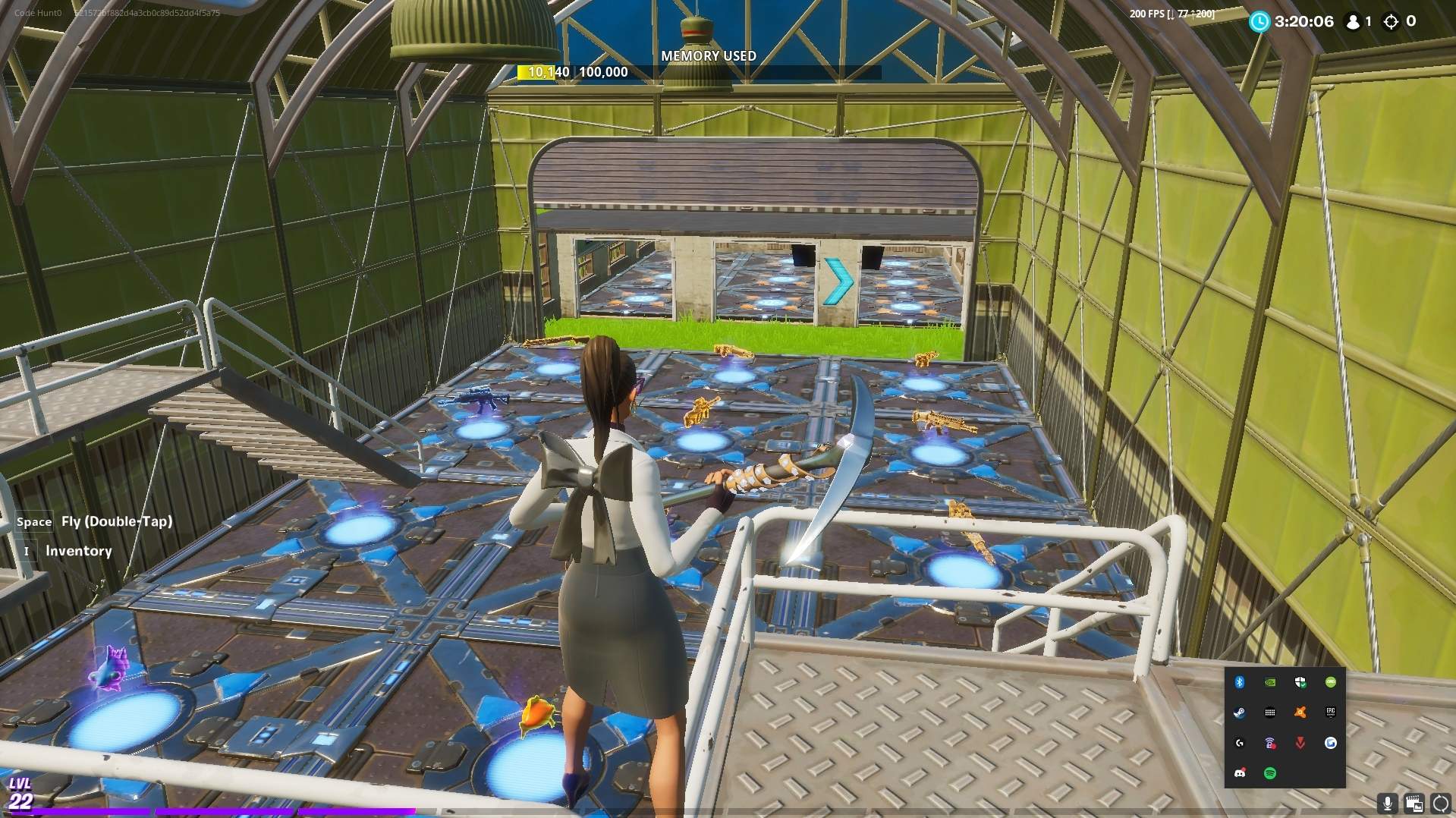Open Logitech G Hub from the tray
Screen dimensions: 1456x818
1239,742
